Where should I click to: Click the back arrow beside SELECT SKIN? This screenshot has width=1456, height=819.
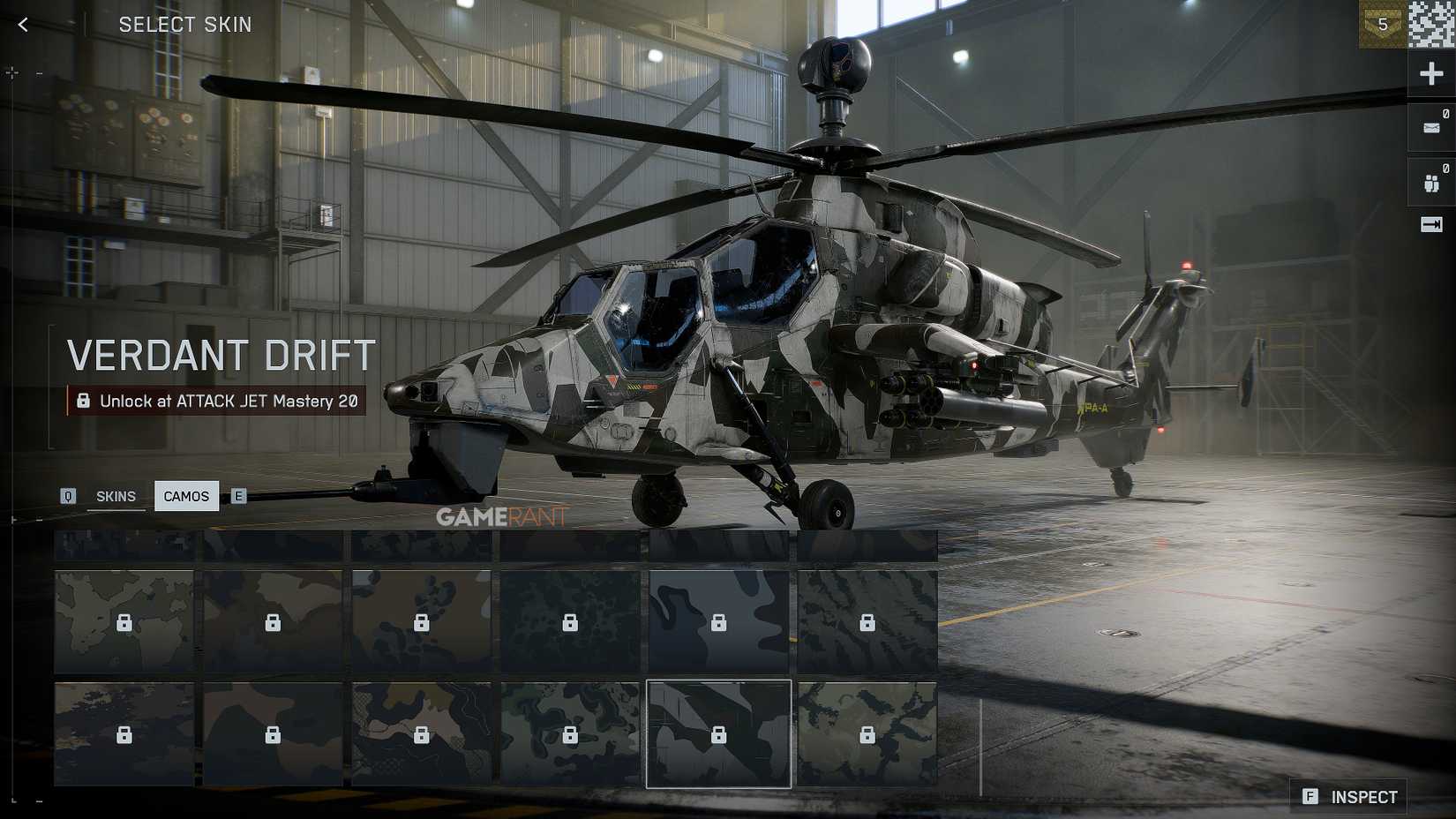22,24
